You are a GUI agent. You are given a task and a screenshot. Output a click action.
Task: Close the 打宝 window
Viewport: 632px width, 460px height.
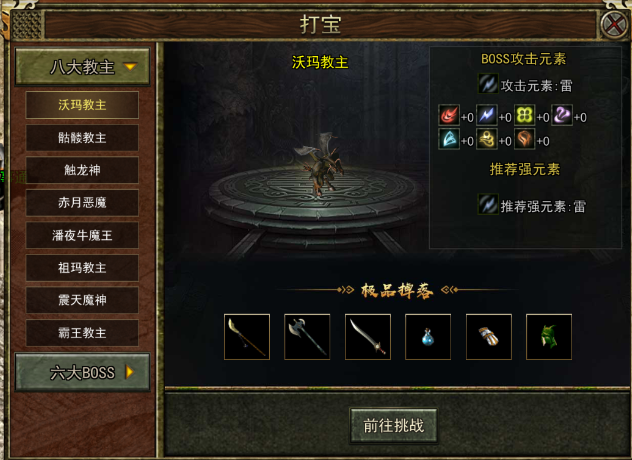pyautogui.click(x=614, y=24)
